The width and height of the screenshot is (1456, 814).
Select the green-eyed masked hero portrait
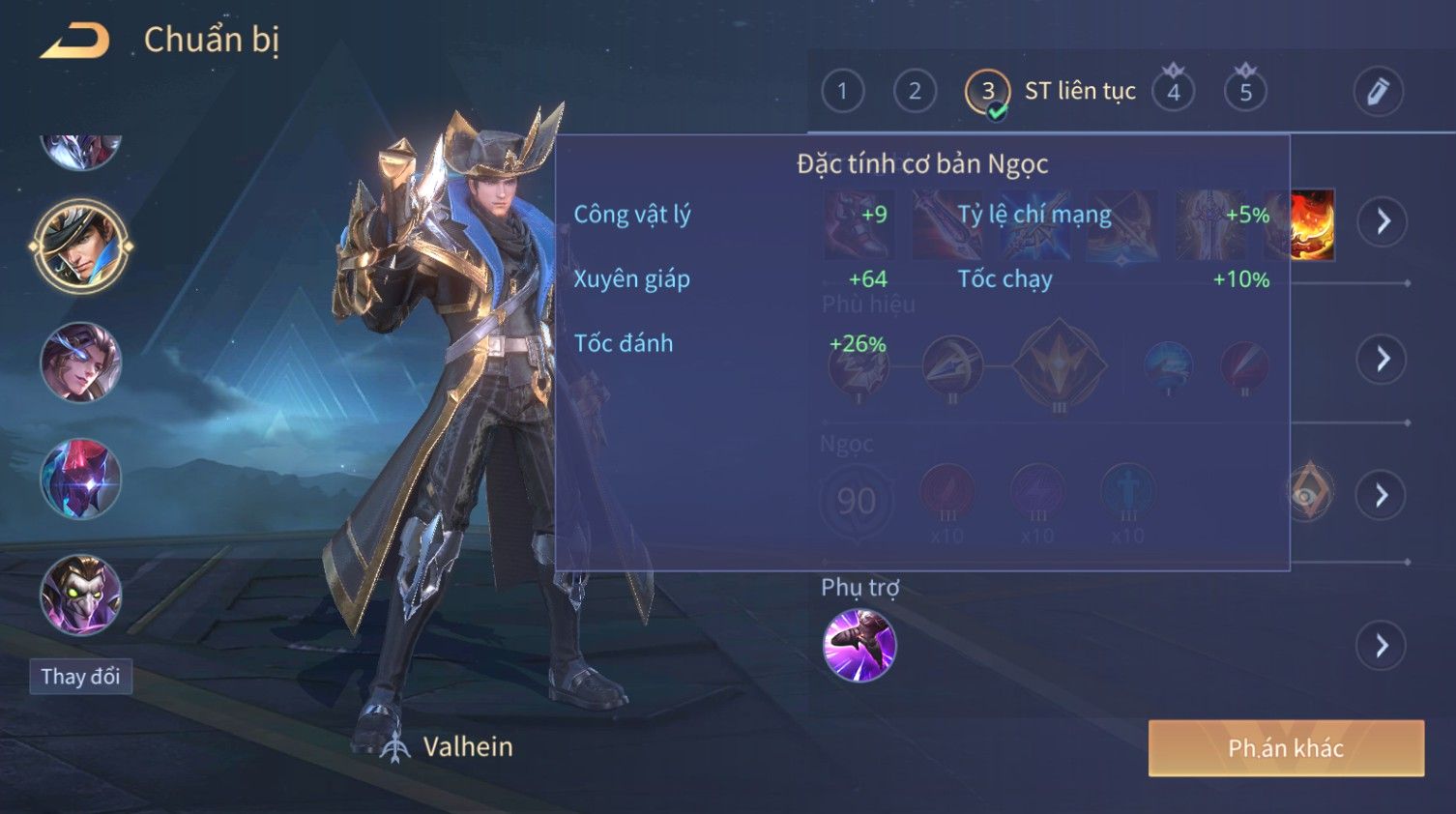coord(81,594)
